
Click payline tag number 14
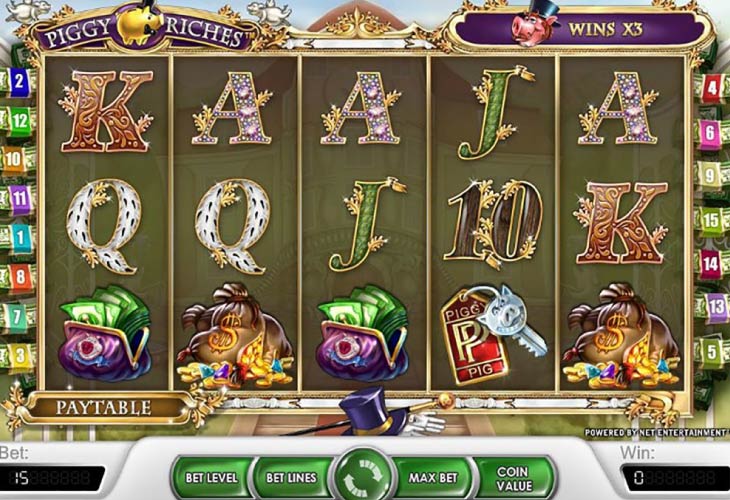[x=711, y=262]
